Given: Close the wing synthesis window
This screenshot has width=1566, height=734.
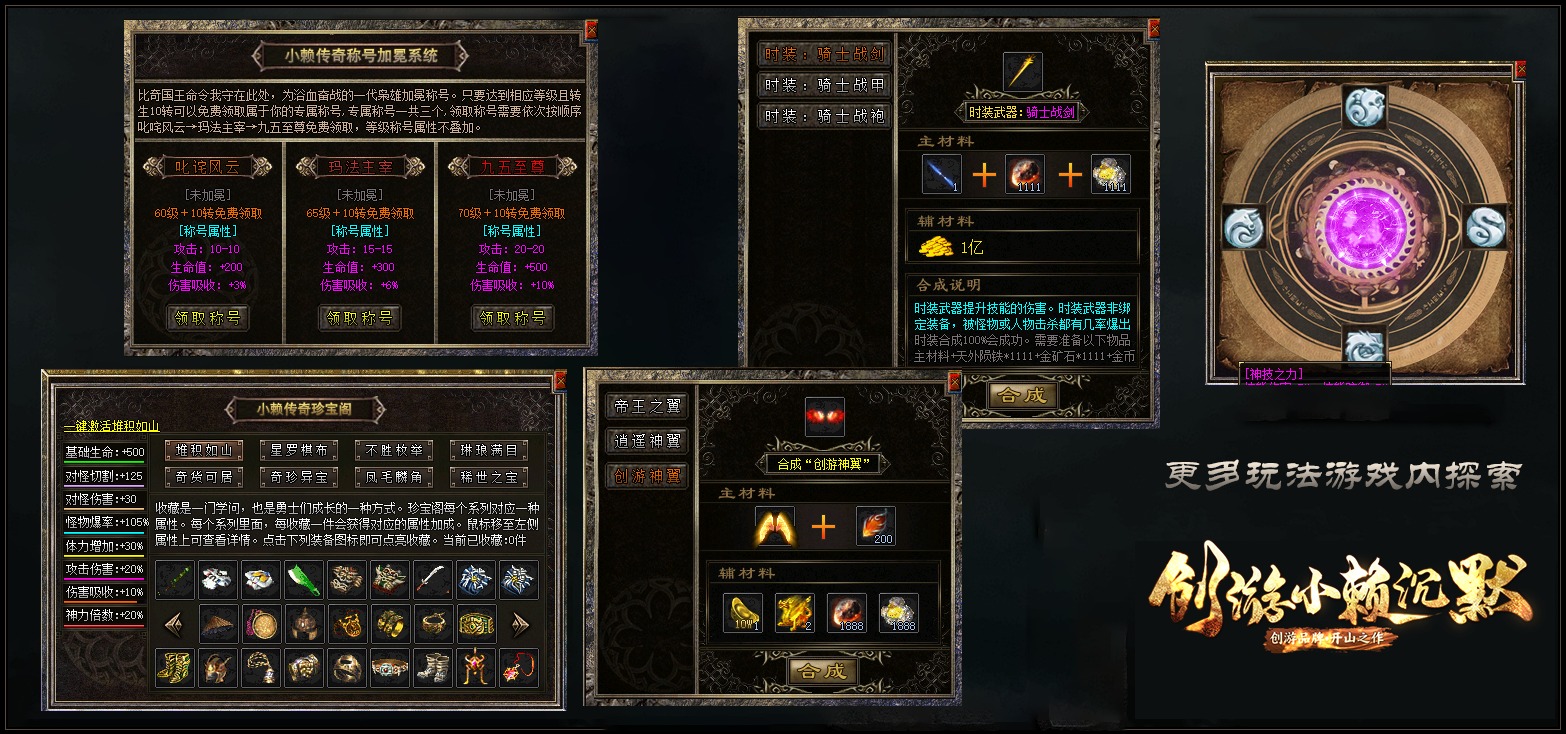Looking at the screenshot, I should 954,381.
